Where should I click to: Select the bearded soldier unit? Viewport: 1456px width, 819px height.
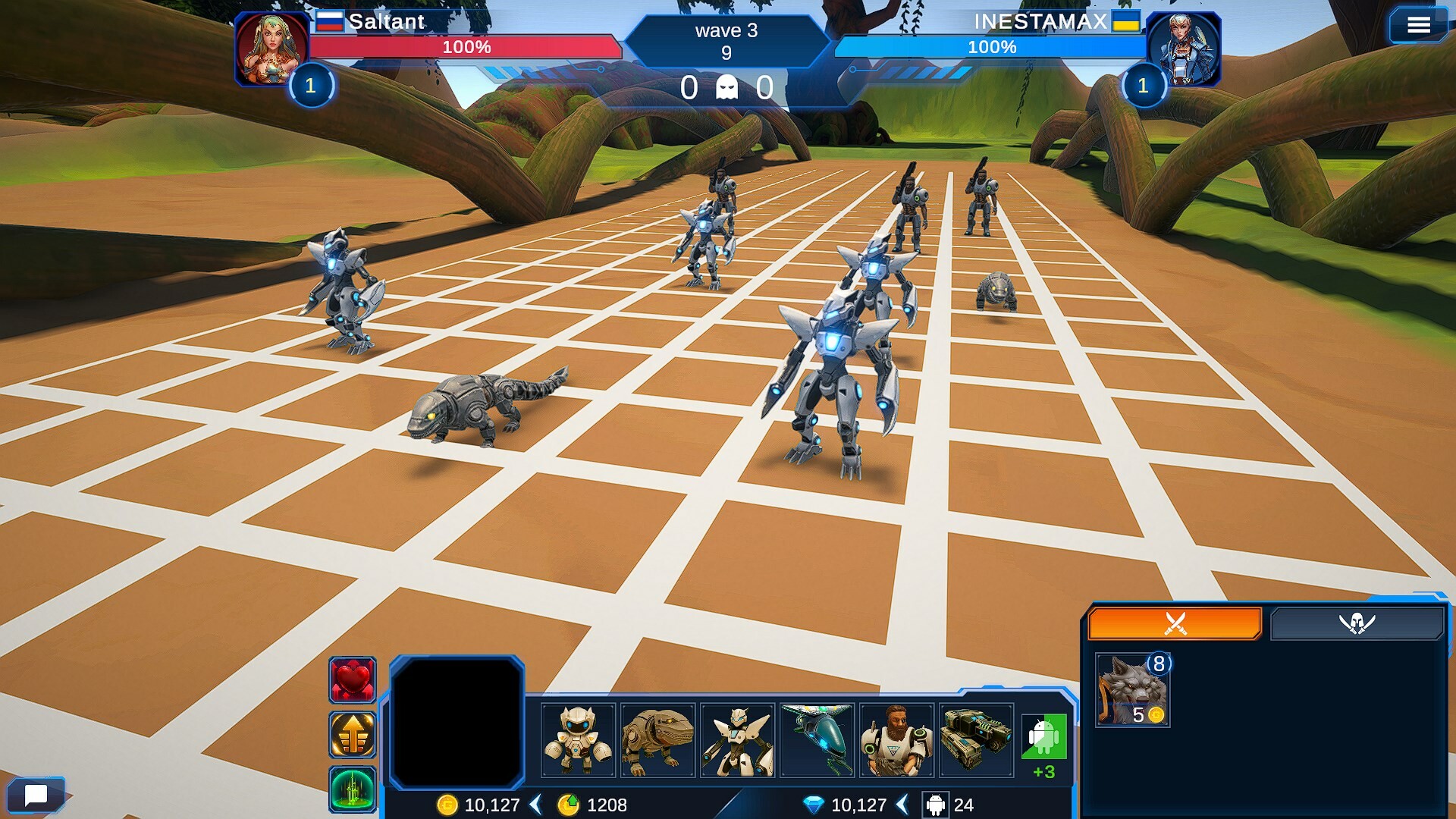click(x=896, y=740)
